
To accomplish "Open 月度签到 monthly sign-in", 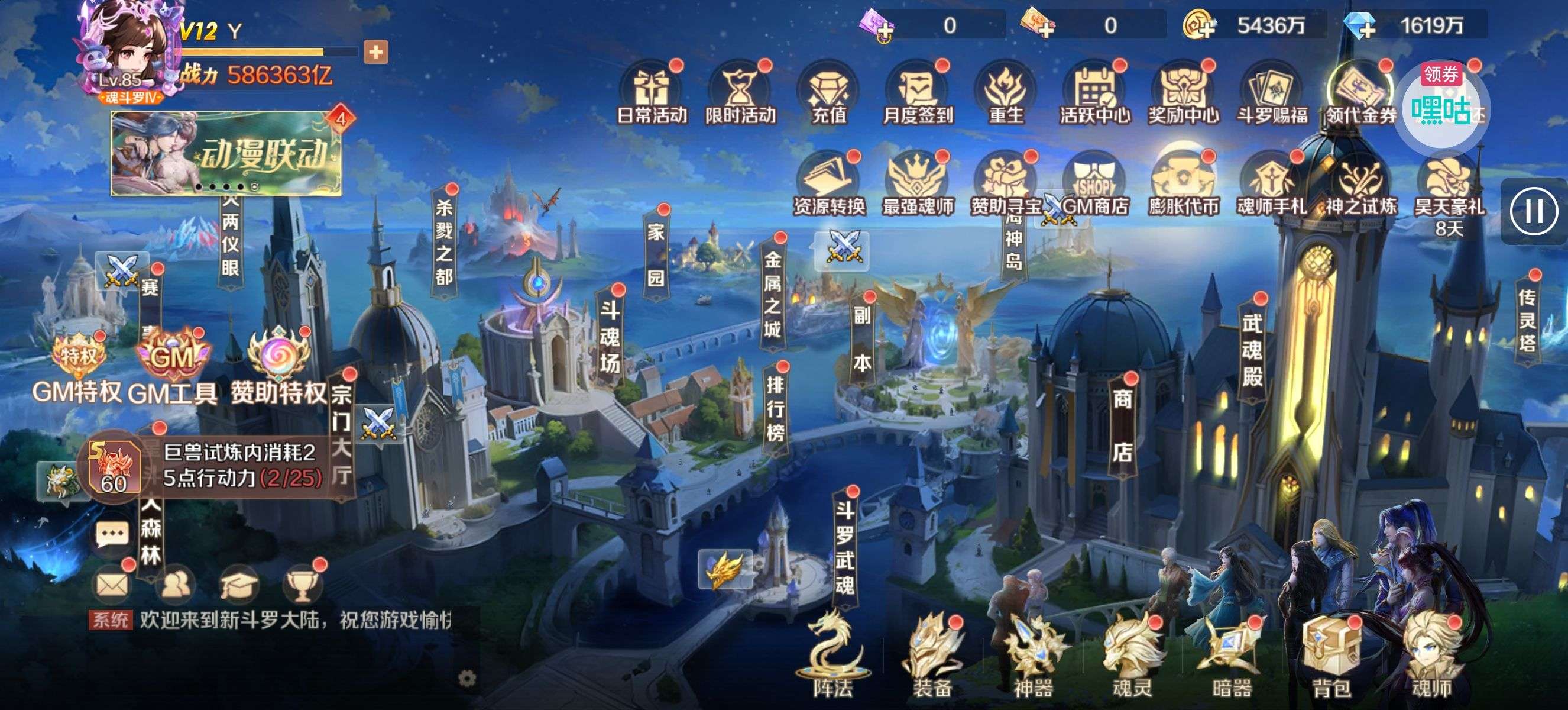I will click(917, 95).
